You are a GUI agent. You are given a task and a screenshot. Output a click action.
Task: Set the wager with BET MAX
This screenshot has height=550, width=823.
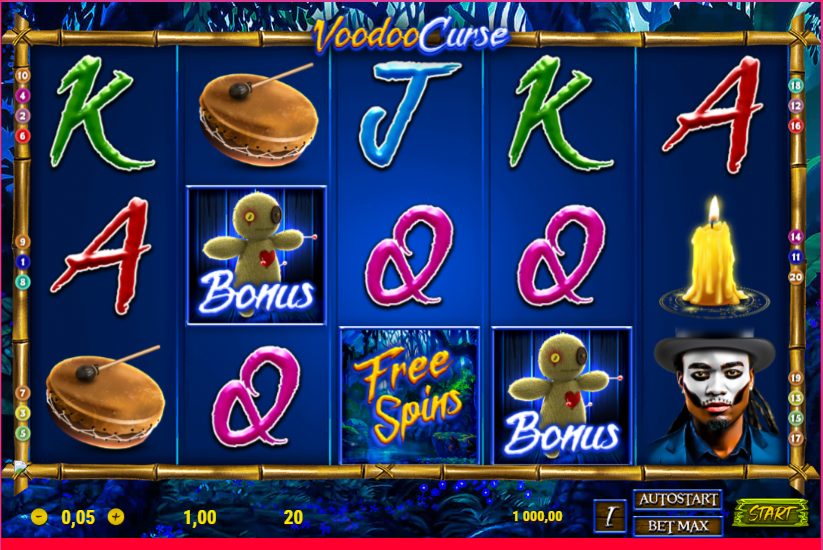[x=677, y=525]
